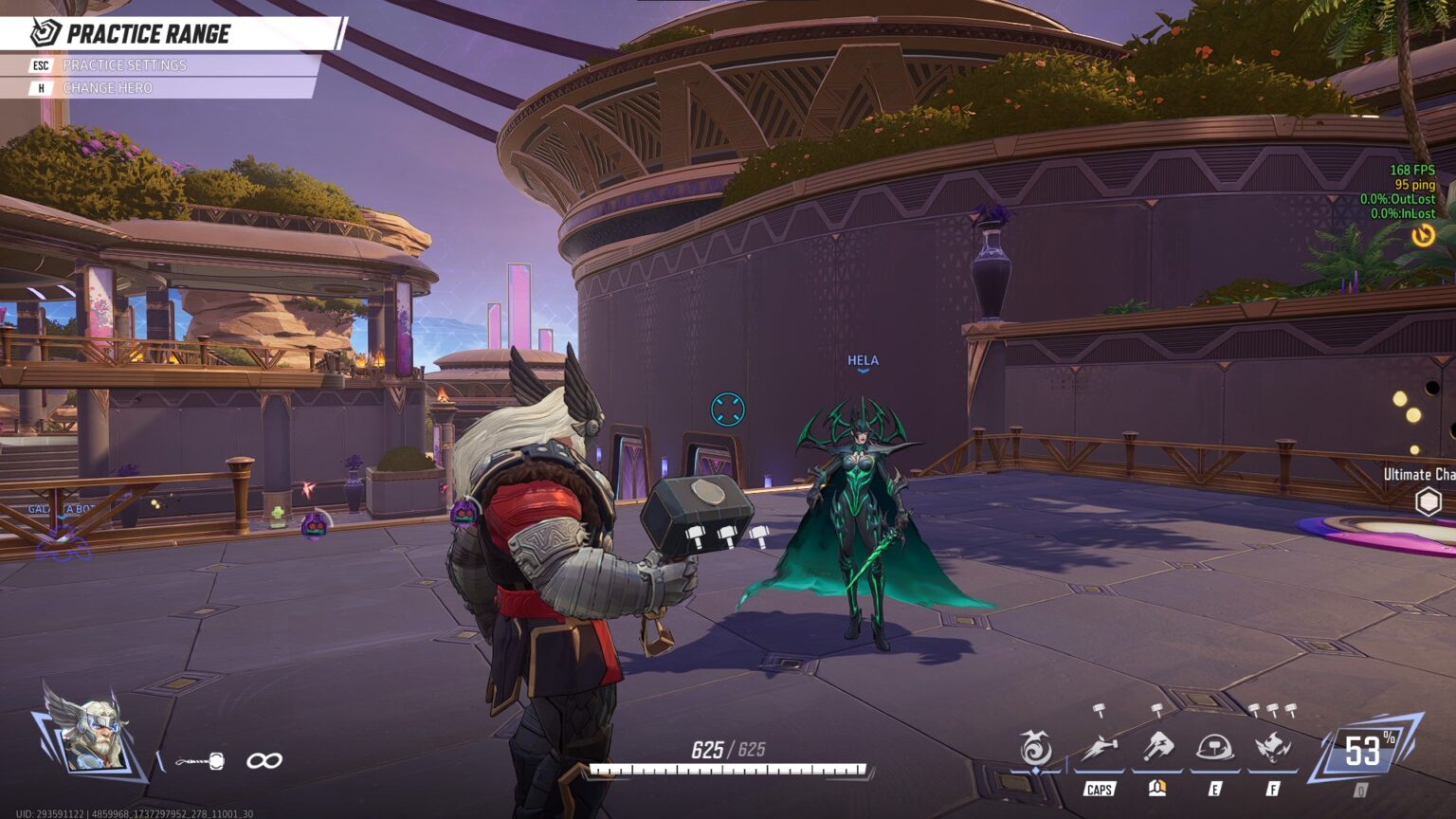This screenshot has height=819, width=1456.
Task: Click the orange circular timer icon
Action: pyautogui.click(x=1423, y=235)
